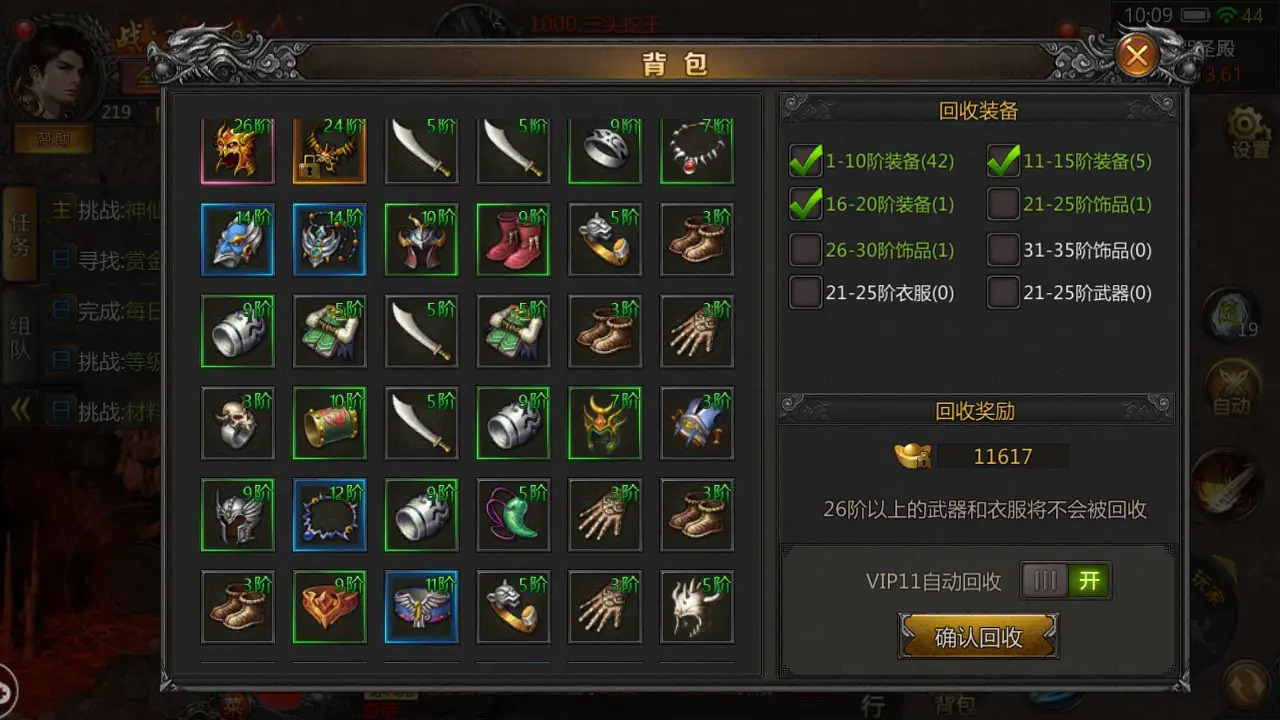
Task: Tick the 26-30阶饰品 checkbox
Action: [806, 249]
